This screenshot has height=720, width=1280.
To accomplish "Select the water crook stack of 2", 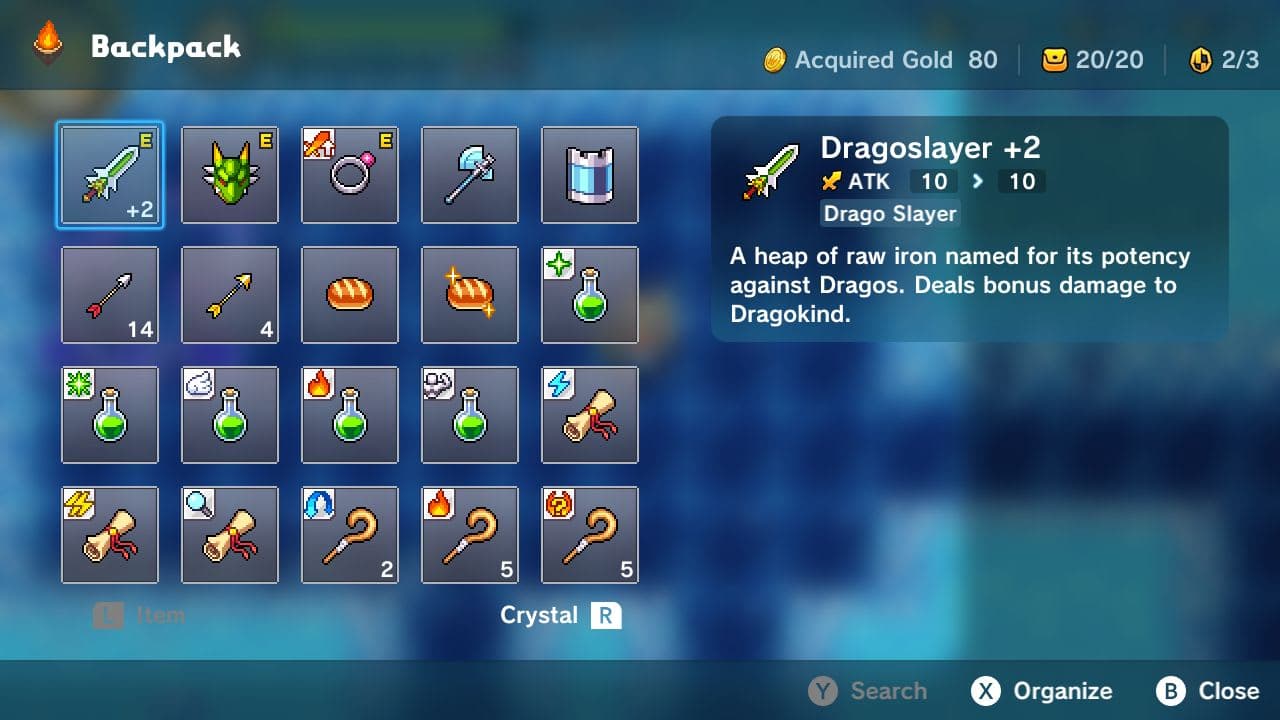I will coord(350,535).
